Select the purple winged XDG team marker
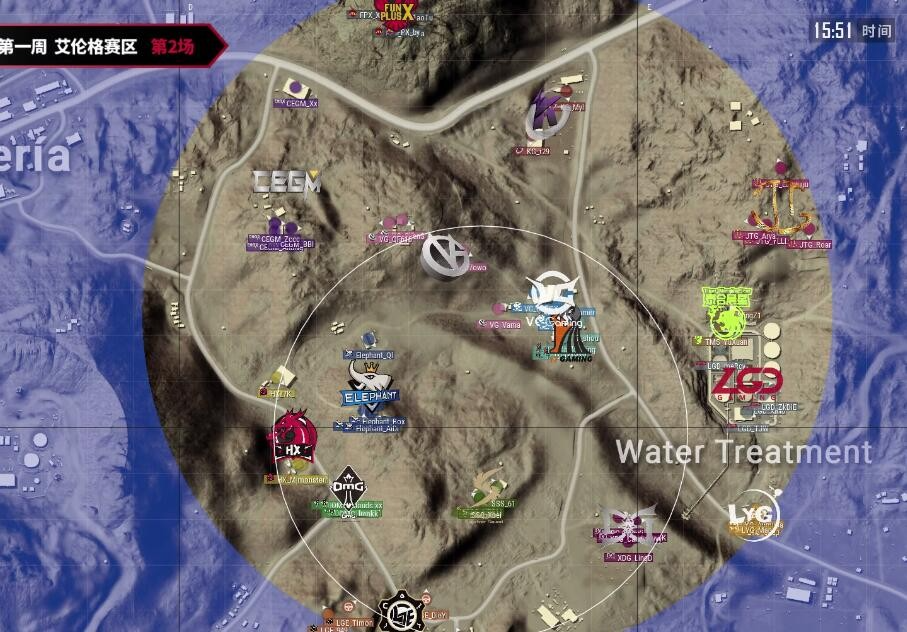Image resolution: width=907 pixels, height=632 pixels. (630, 524)
